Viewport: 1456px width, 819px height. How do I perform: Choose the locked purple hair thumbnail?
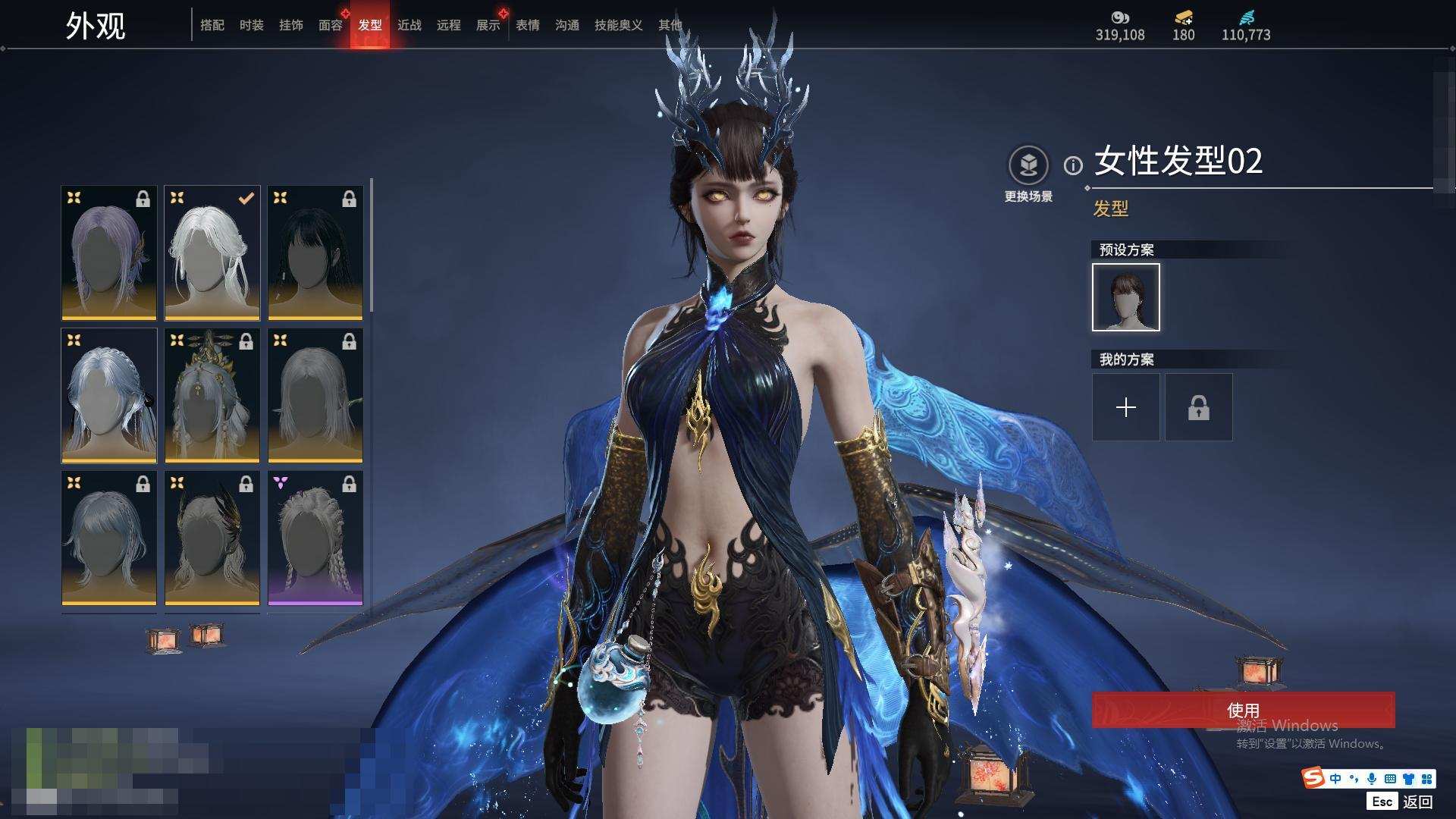(109, 253)
